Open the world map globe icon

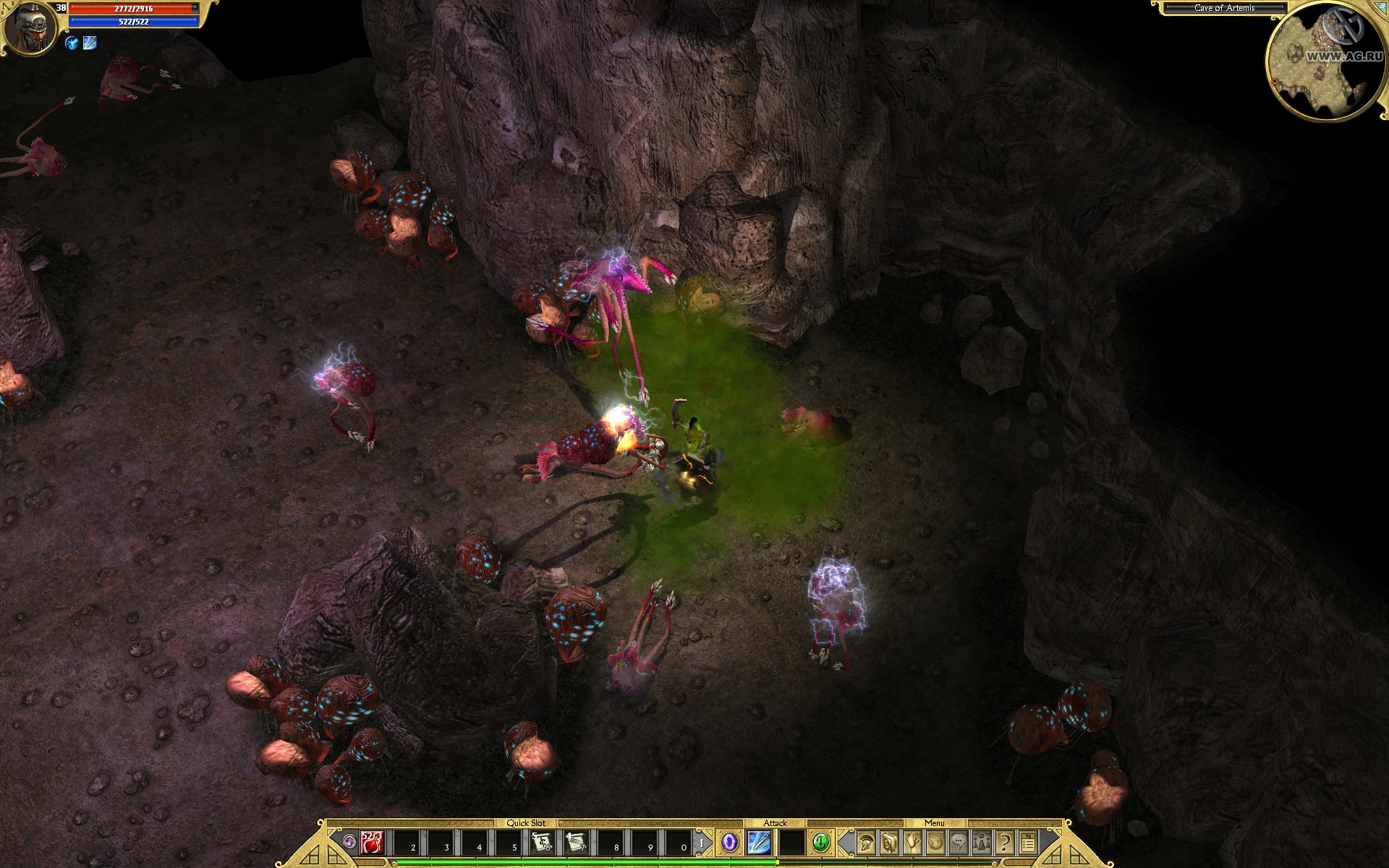coord(936,843)
